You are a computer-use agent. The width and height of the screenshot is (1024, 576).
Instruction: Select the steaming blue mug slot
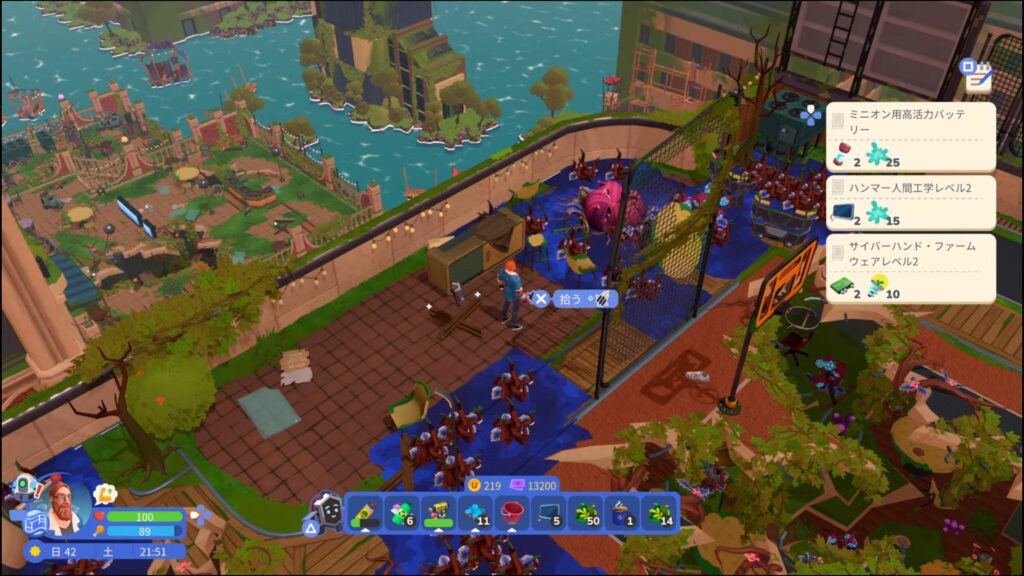[624, 512]
